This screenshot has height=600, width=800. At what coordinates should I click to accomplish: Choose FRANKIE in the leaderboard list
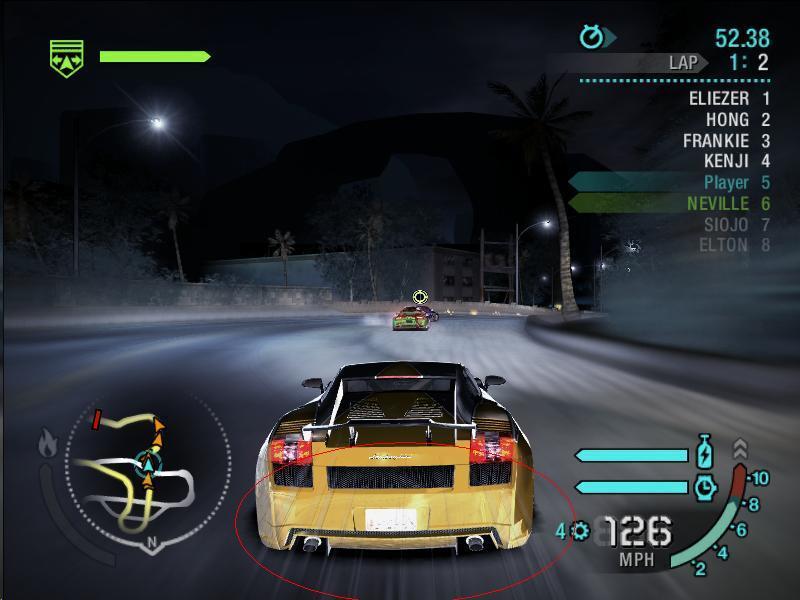(715, 140)
